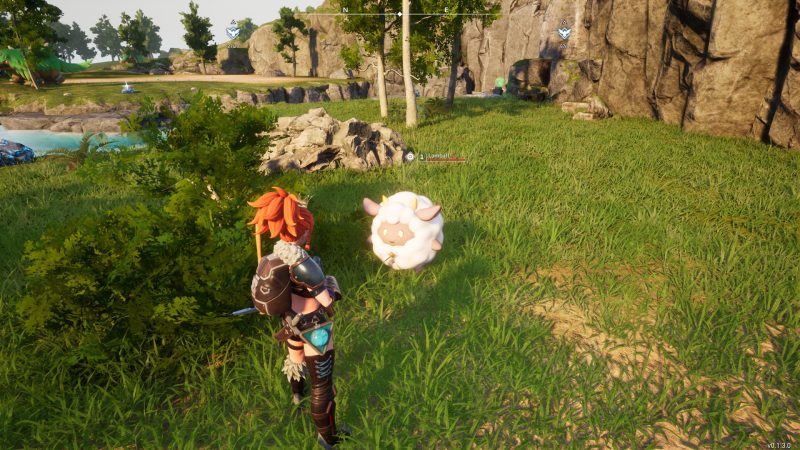
Task: Select the winged waypoint marker beside compass E
Action: pyautogui.click(x=564, y=31)
